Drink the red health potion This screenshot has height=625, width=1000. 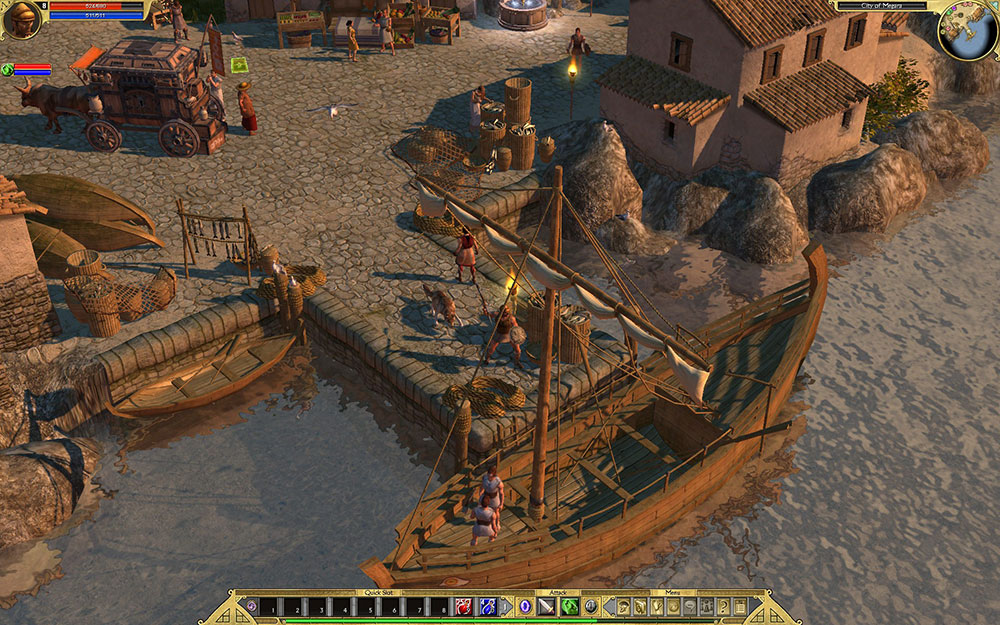465,606
